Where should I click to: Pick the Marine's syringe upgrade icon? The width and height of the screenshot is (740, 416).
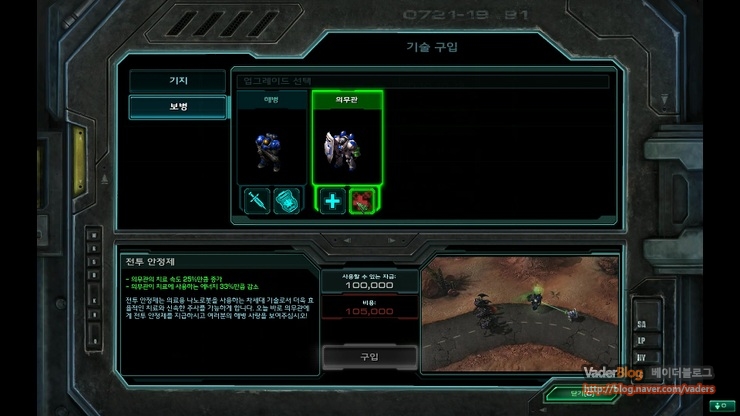257,199
